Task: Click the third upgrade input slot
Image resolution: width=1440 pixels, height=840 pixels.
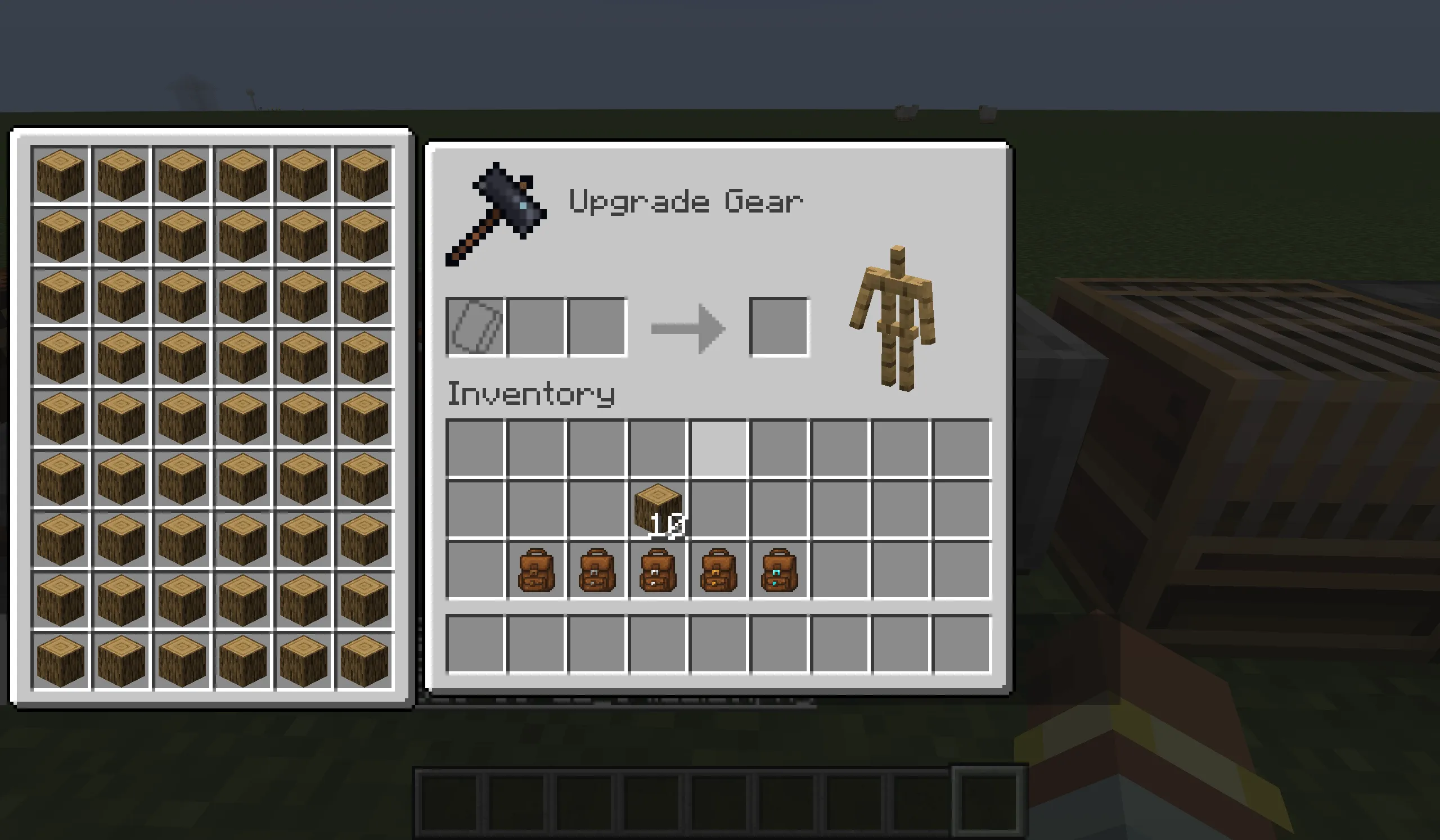Action: [x=598, y=326]
